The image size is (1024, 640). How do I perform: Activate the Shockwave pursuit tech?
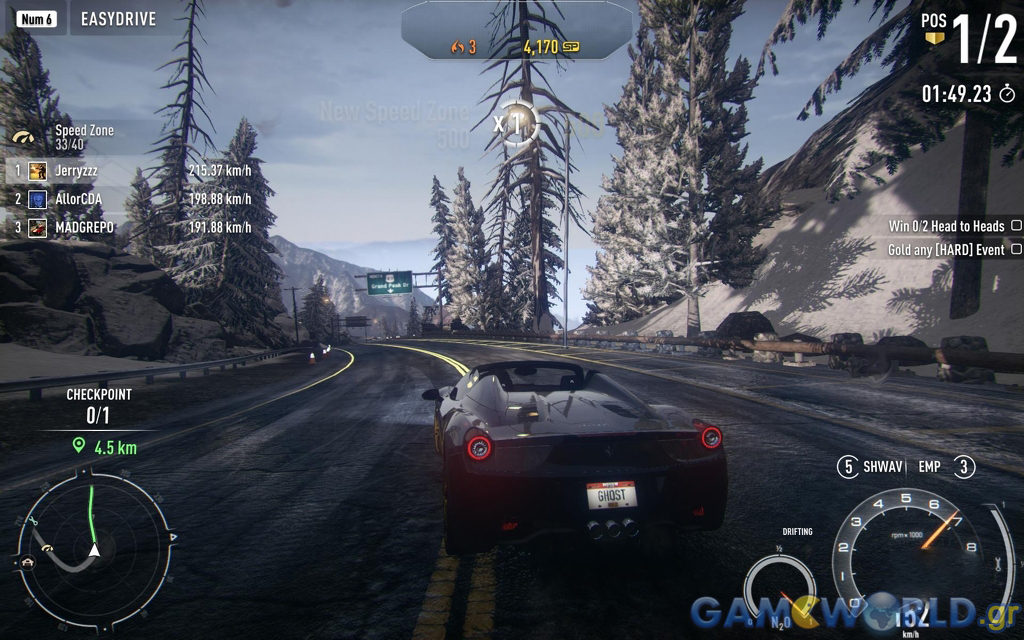click(x=872, y=466)
